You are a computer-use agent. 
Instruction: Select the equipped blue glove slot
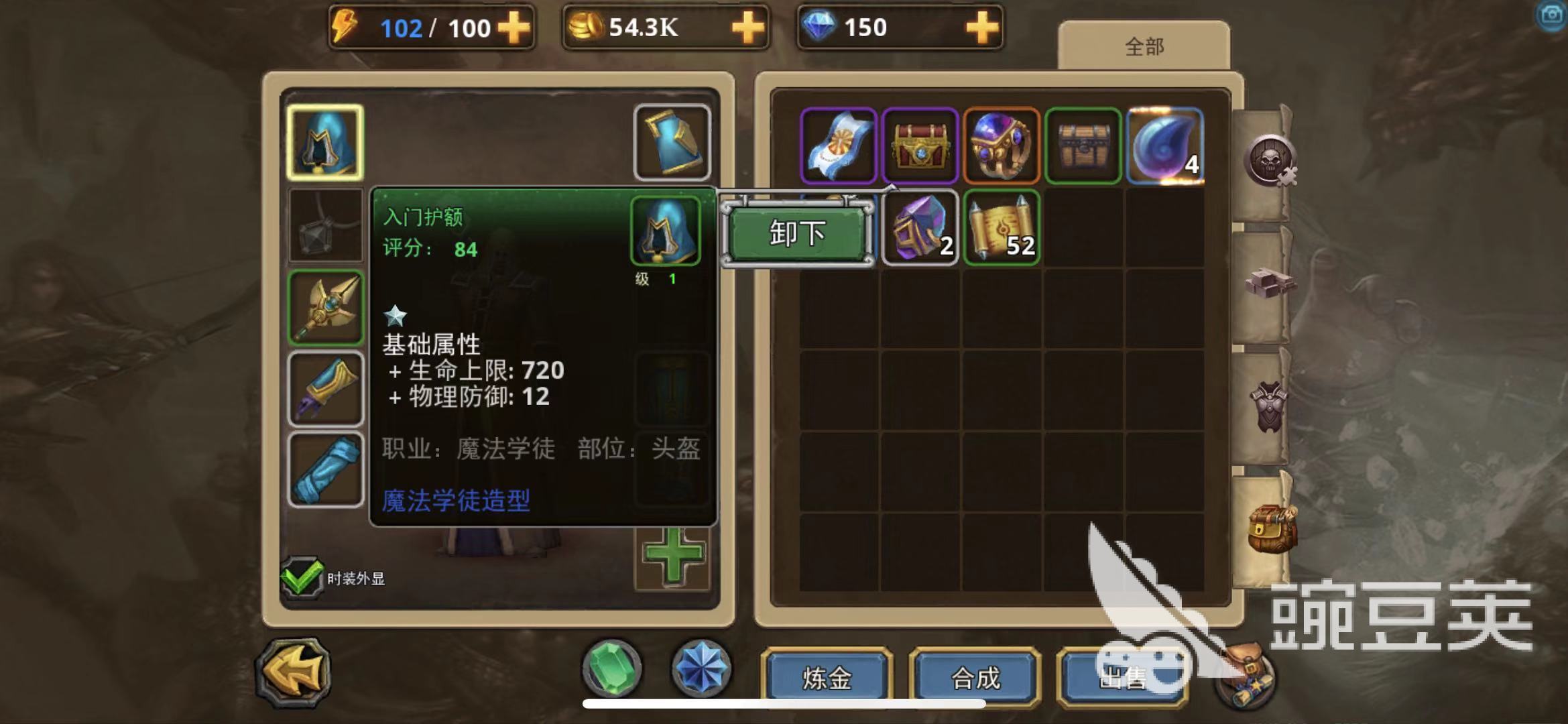(x=325, y=389)
